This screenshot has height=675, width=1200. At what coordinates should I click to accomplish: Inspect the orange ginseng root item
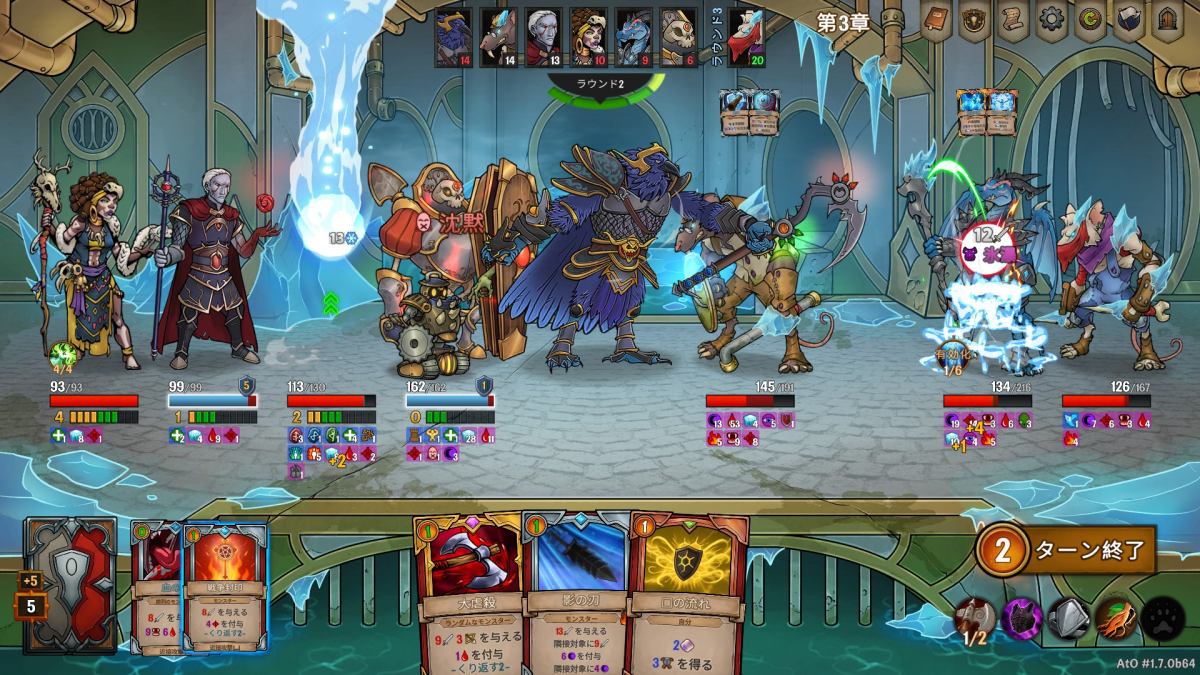[1115, 617]
